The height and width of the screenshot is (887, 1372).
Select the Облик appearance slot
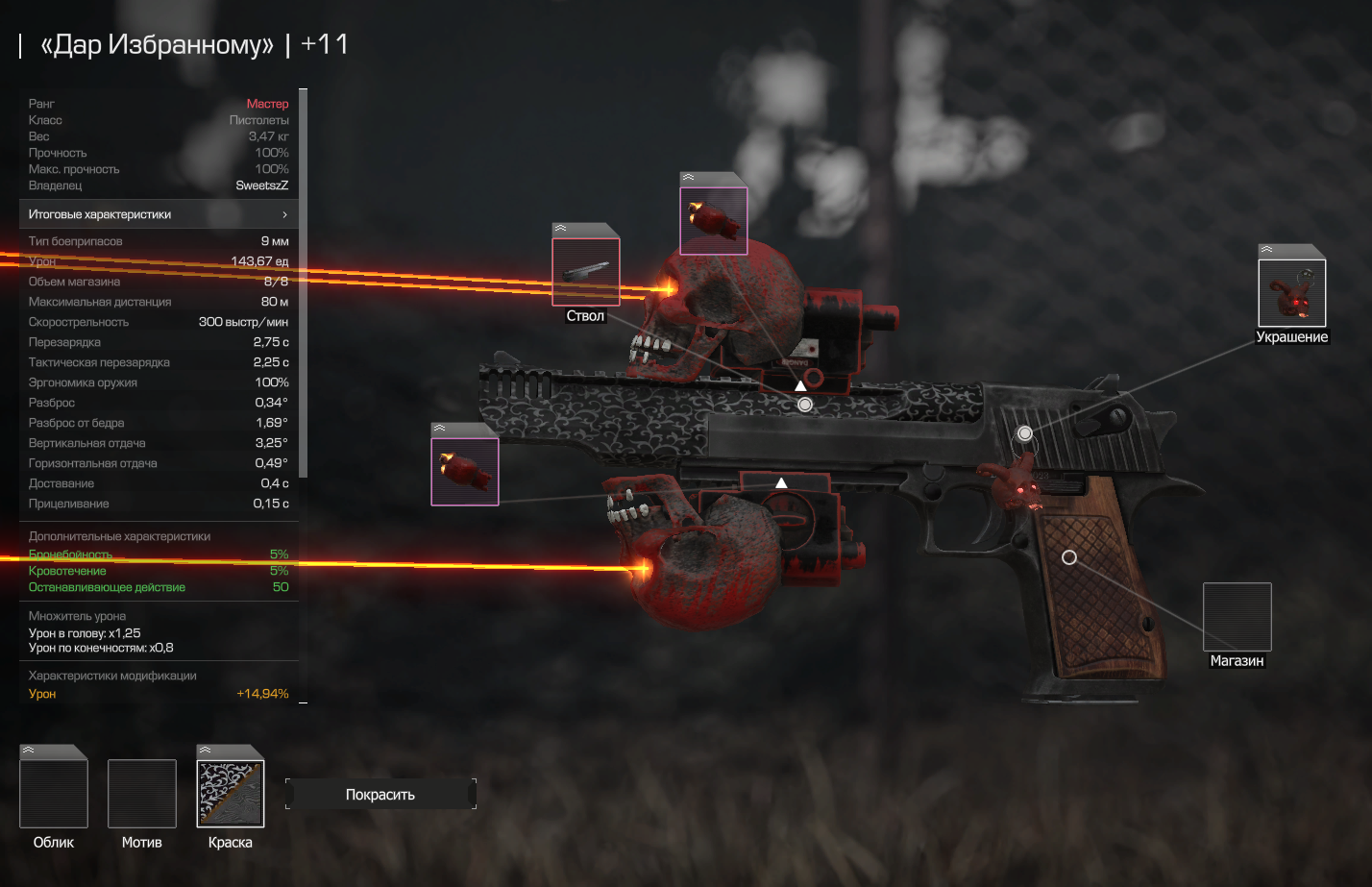[54, 793]
